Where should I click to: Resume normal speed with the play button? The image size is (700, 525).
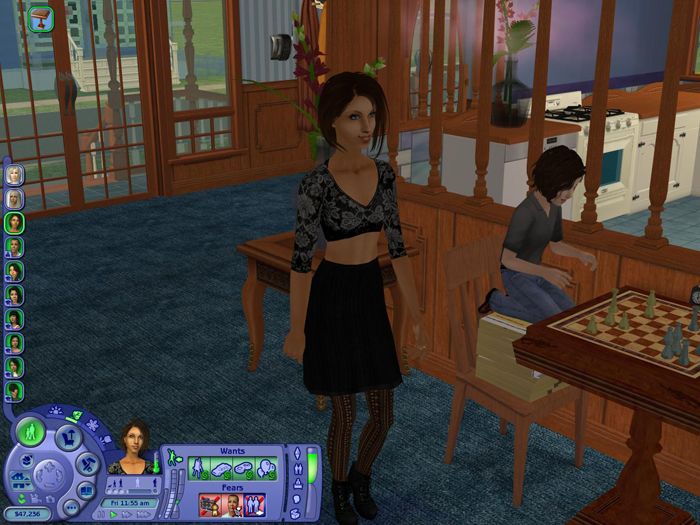pyautogui.click(x=113, y=514)
